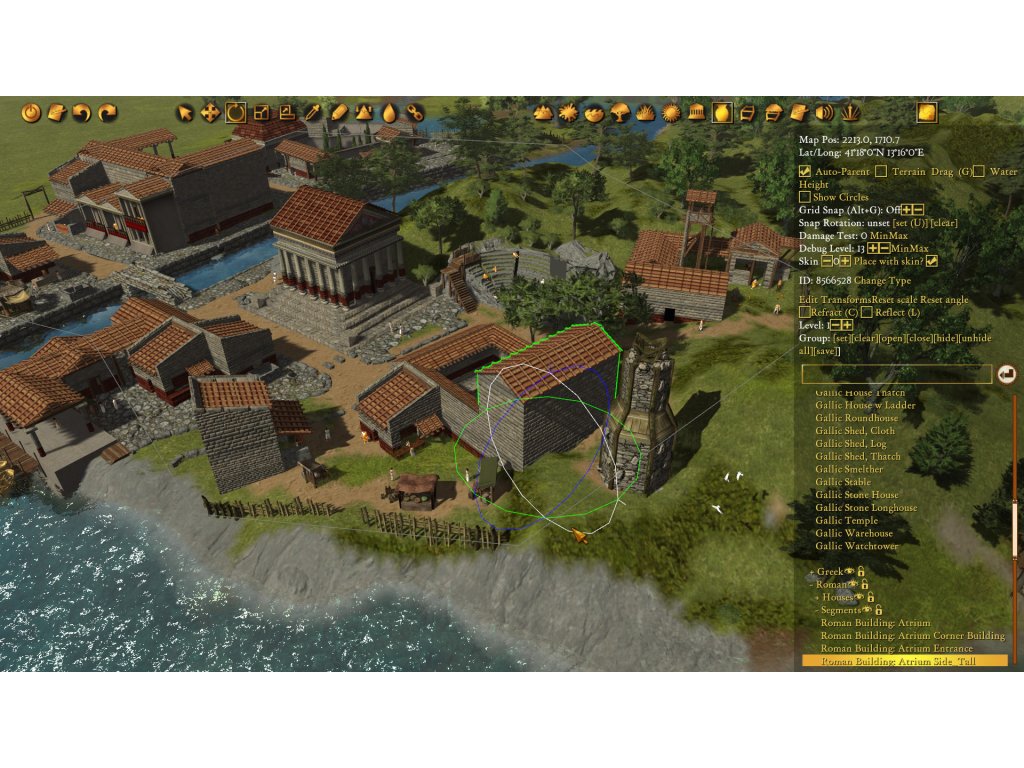This screenshot has height=768, width=1024.
Task: Toggle the Auto-Parent checkbox
Action: (x=805, y=172)
